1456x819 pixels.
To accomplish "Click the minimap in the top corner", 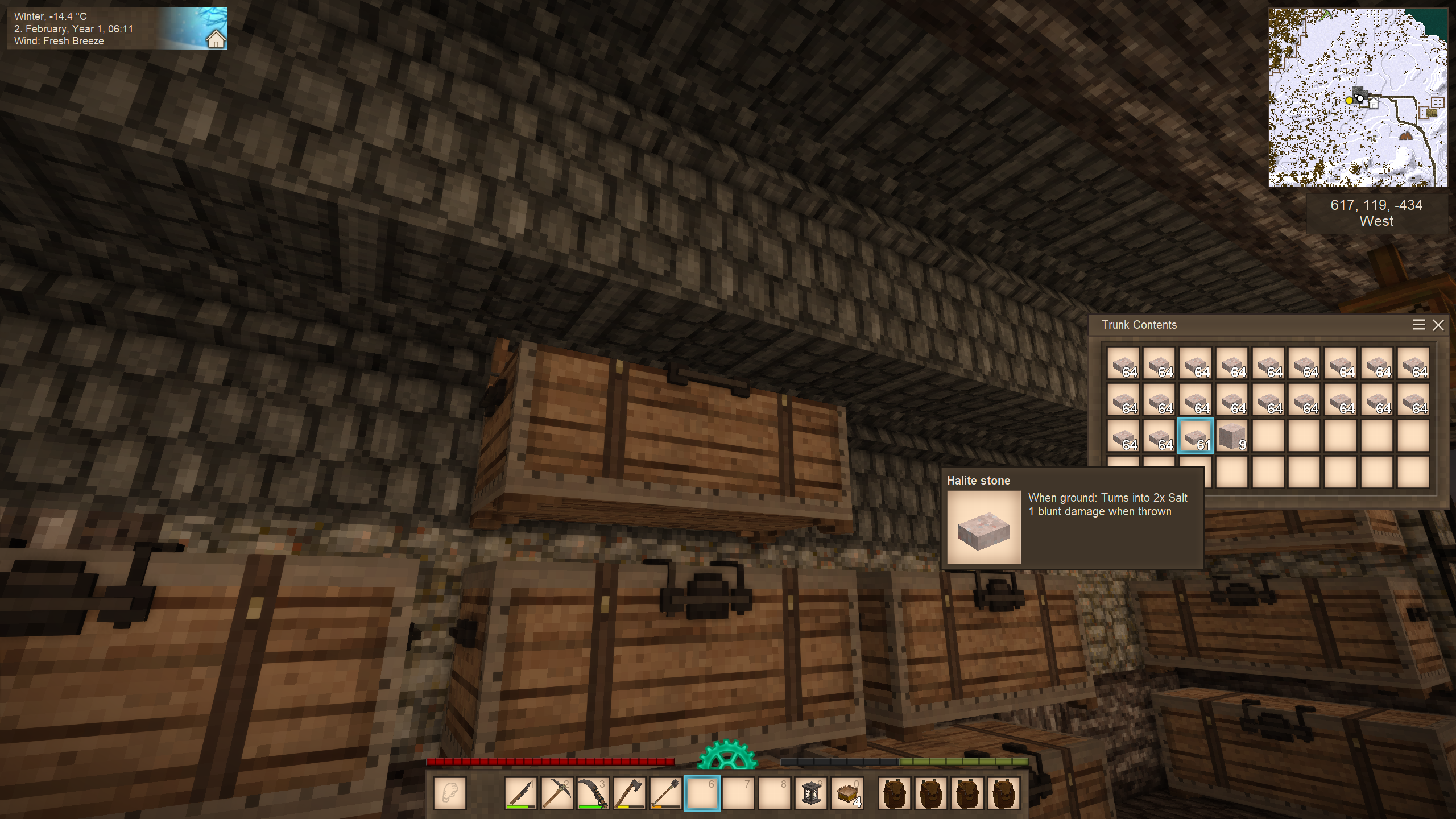I will click(1358, 97).
